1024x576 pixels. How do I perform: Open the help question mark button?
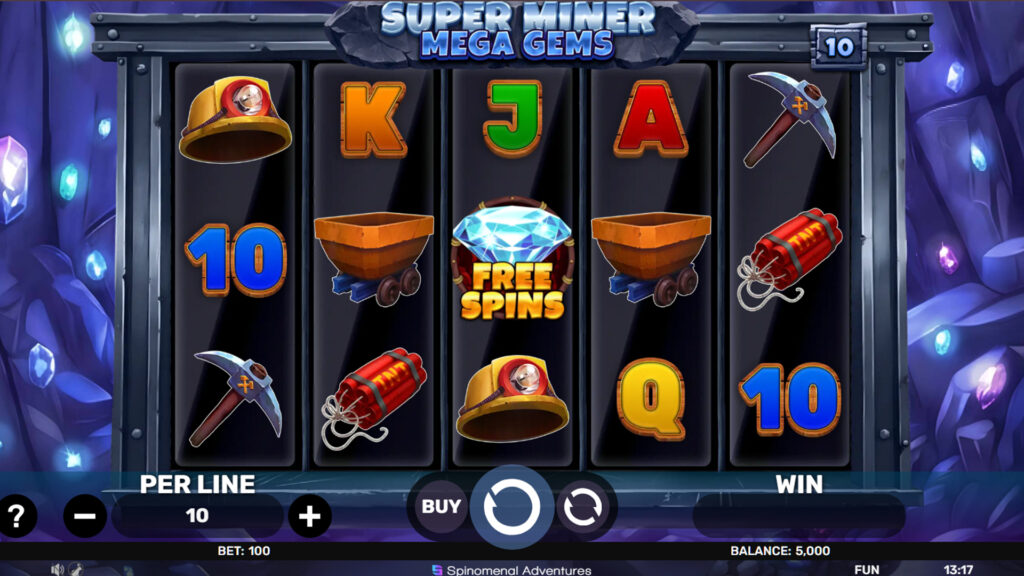[16, 516]
